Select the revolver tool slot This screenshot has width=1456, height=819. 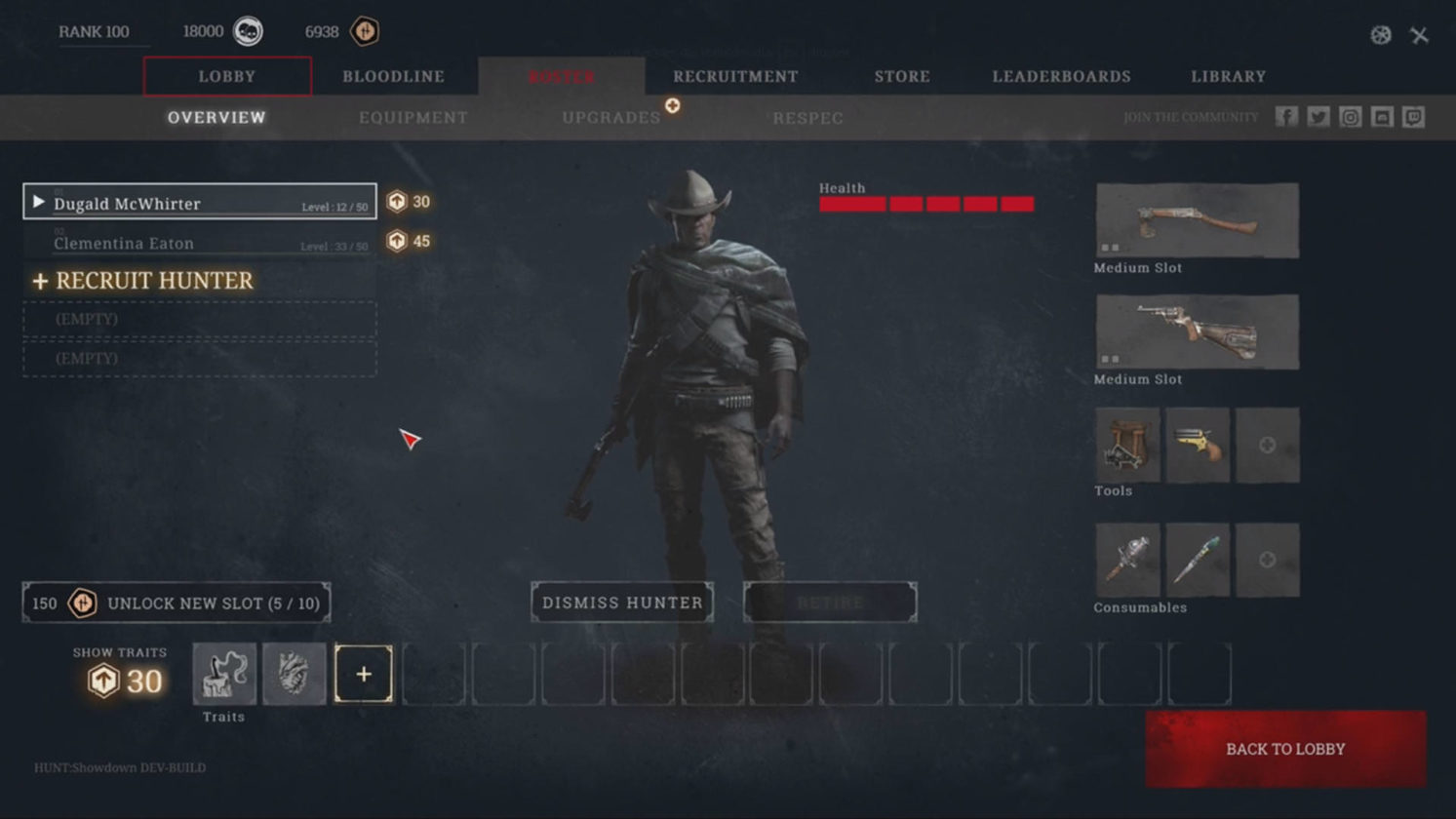pyautogui.click(x=1198, y=445)
